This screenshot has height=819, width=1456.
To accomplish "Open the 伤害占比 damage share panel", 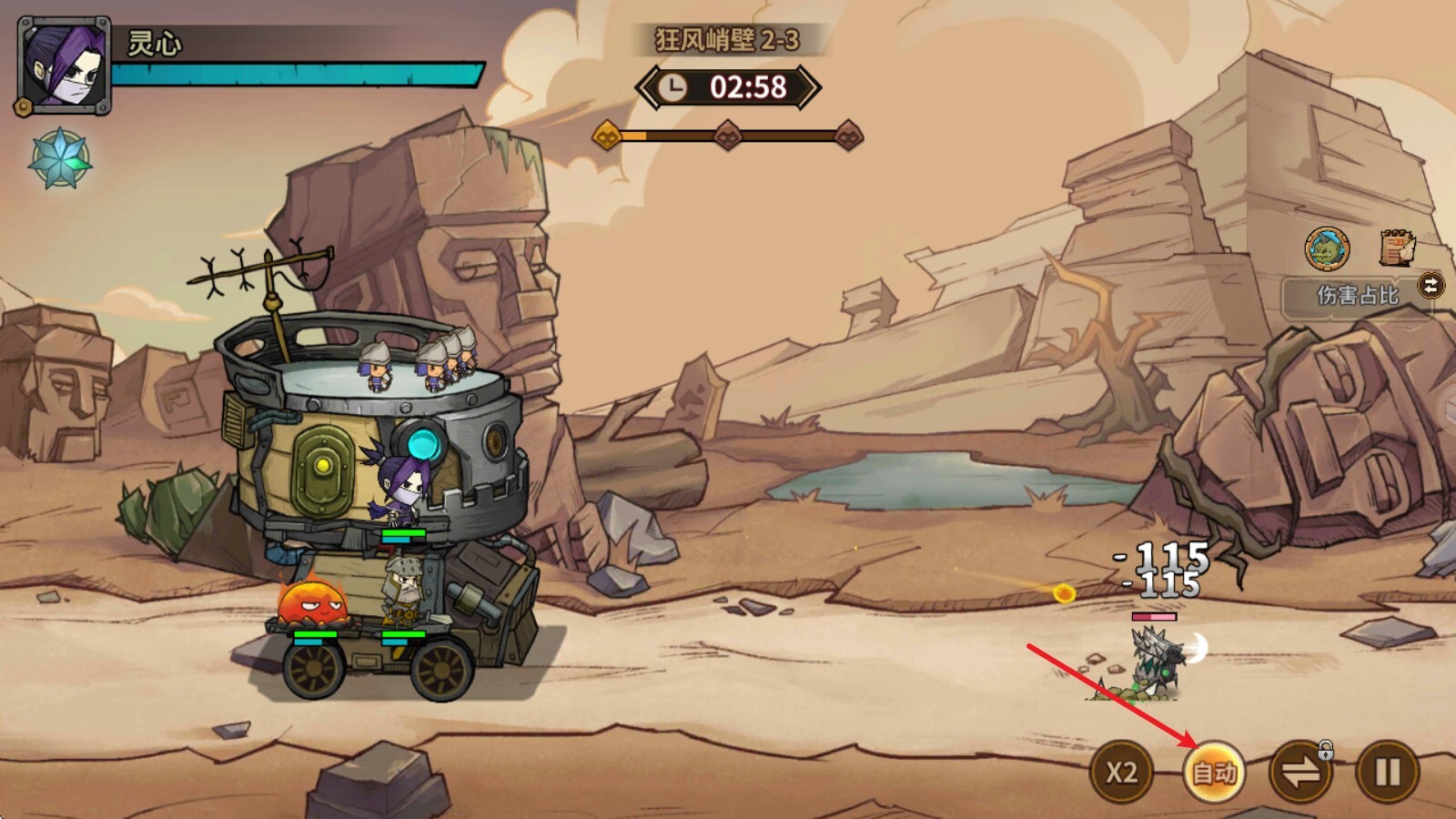I will click(x=1357, y=295).
